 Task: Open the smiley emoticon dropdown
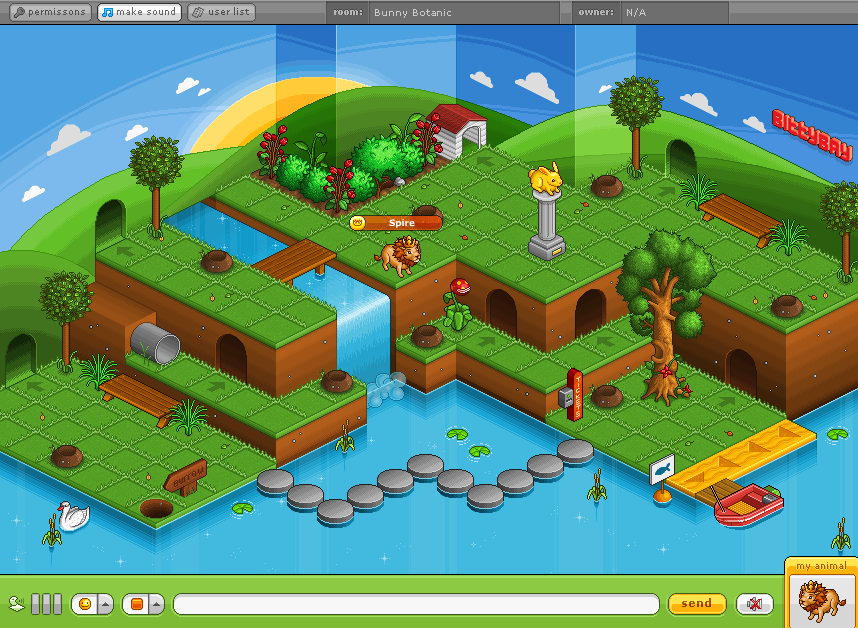[91, 604]
